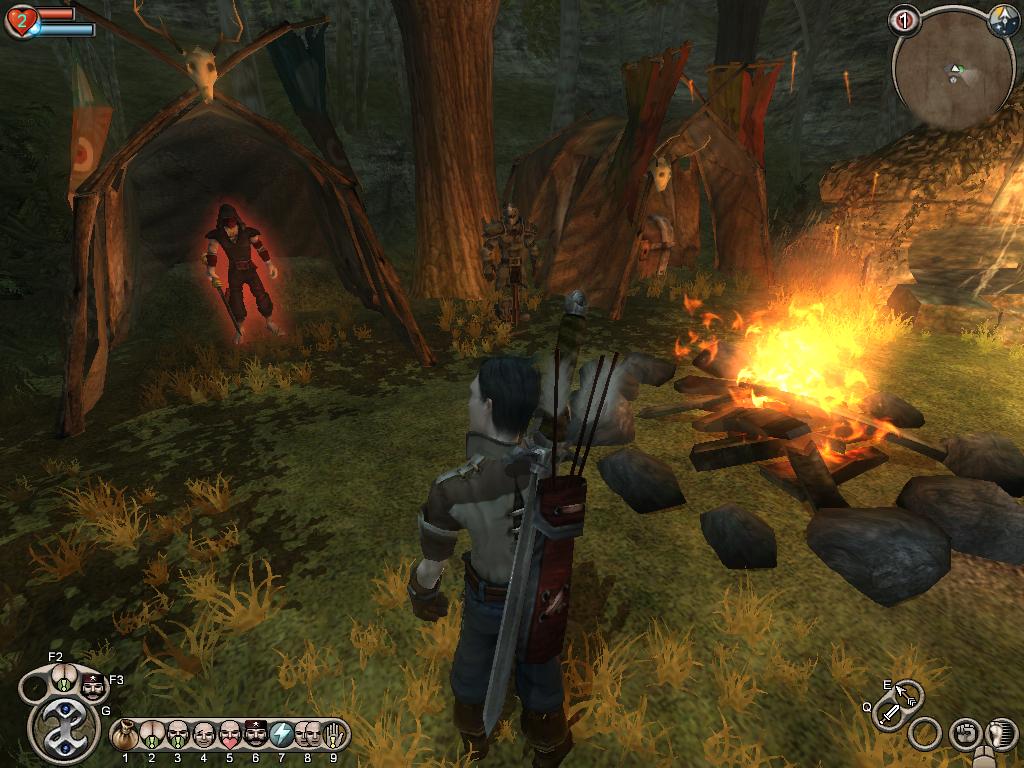Click the red eye counter showing 1
This screenshot has width=1024, height=768.
[905, 20]
